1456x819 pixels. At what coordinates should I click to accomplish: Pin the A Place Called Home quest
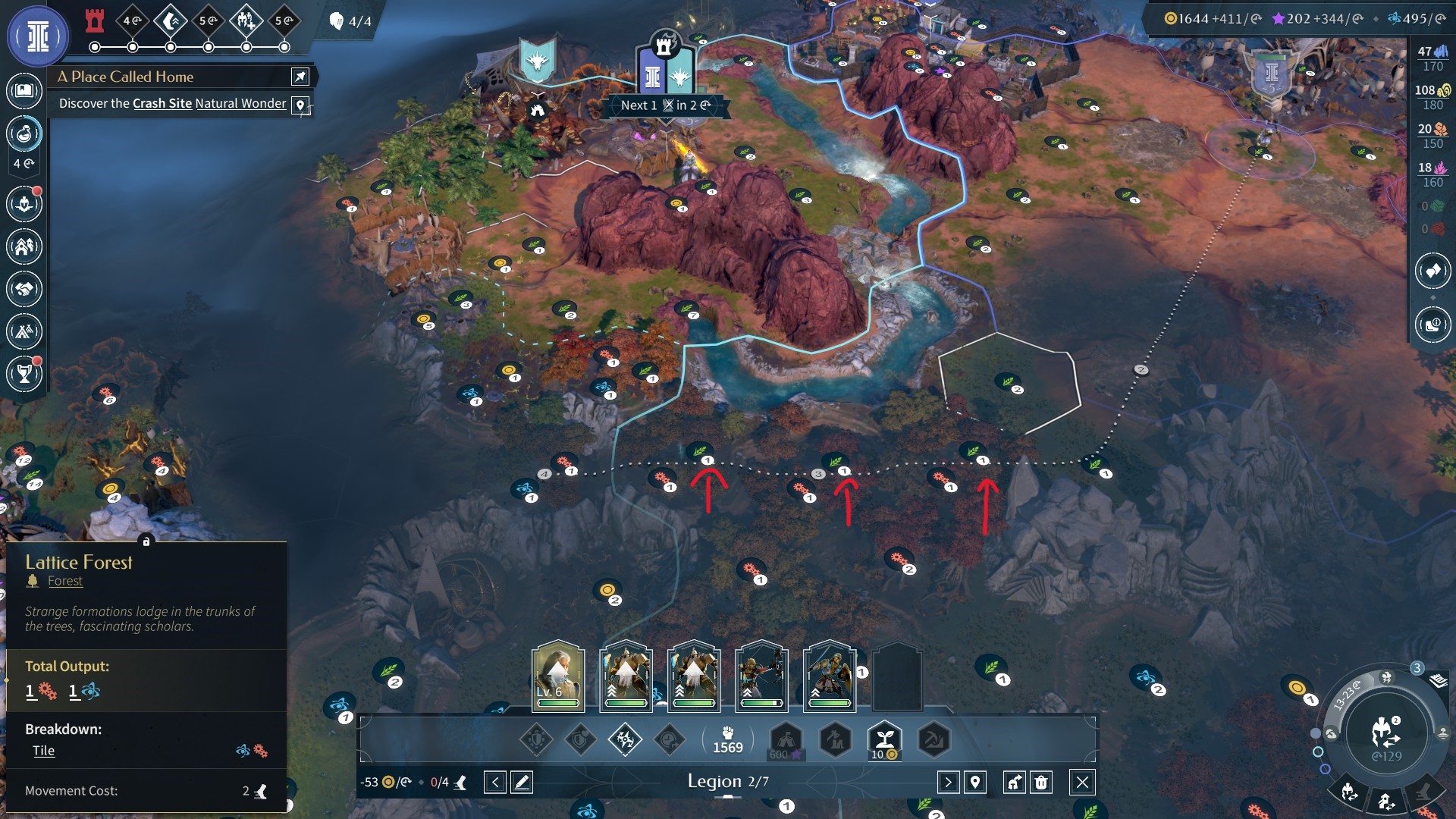point(300,77)
